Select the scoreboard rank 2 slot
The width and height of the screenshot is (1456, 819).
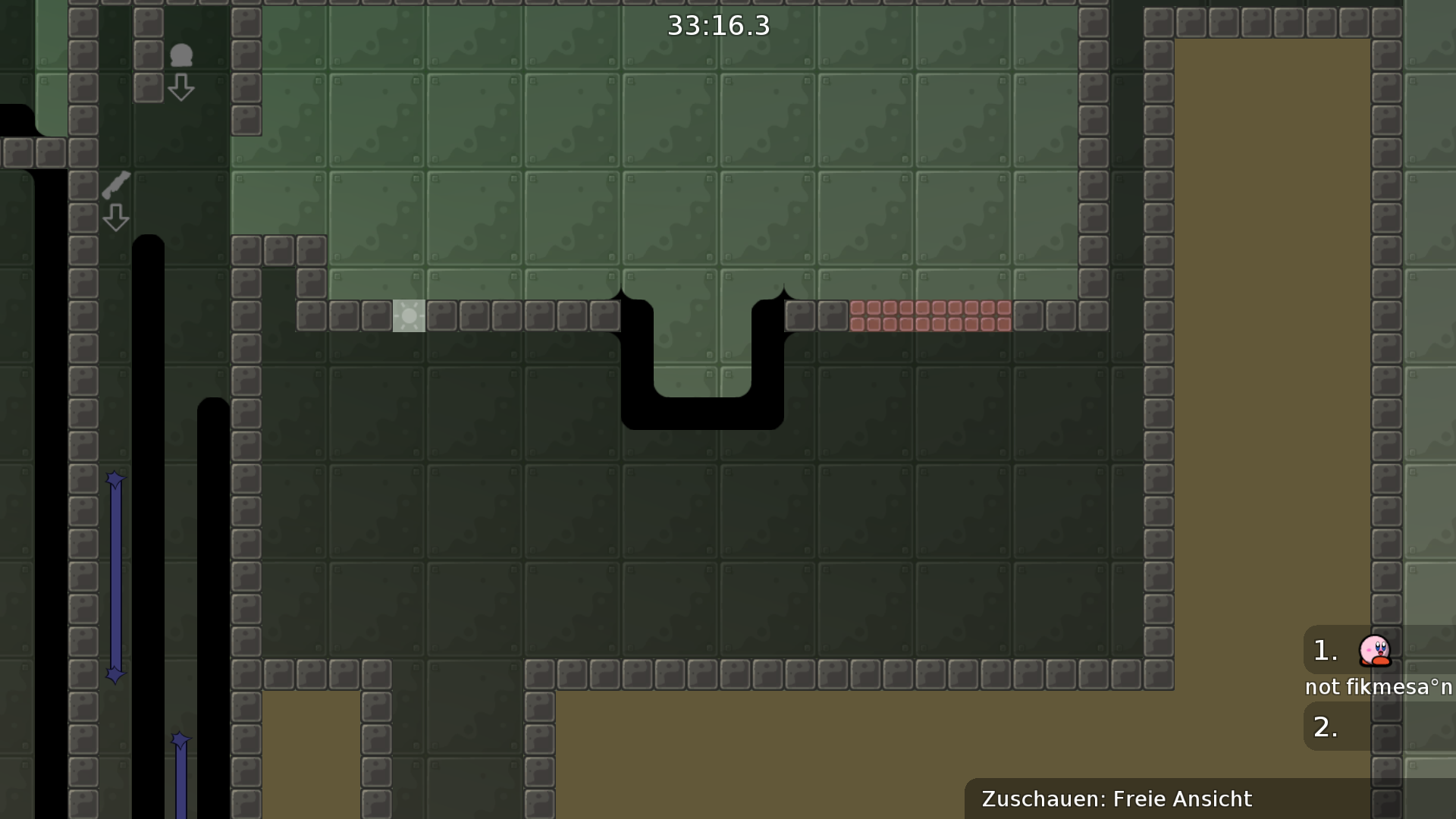click(1326, 727)
